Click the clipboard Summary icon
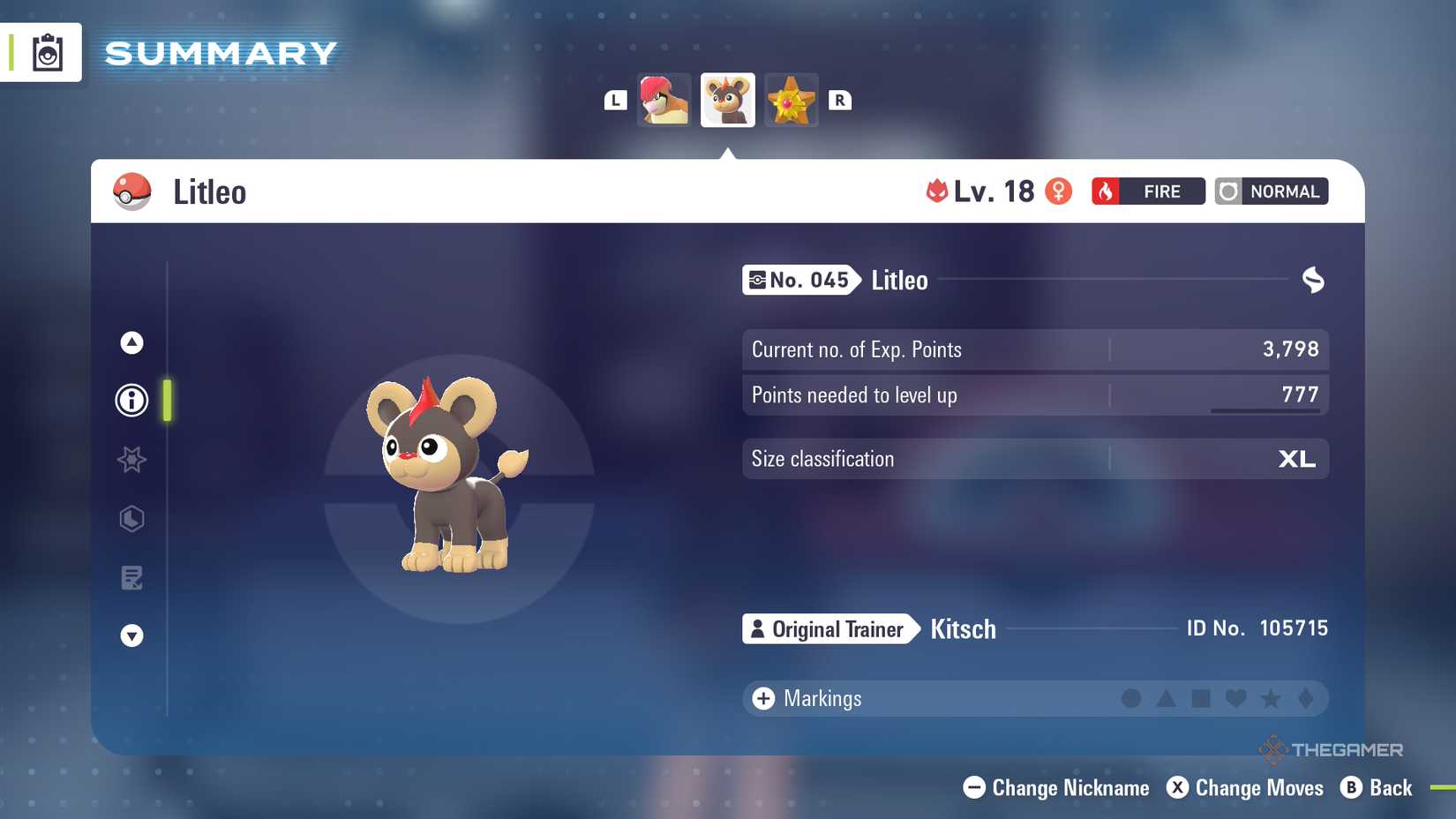The height and width of the screenshot is (819, 1456). click(x=48, y=52)
